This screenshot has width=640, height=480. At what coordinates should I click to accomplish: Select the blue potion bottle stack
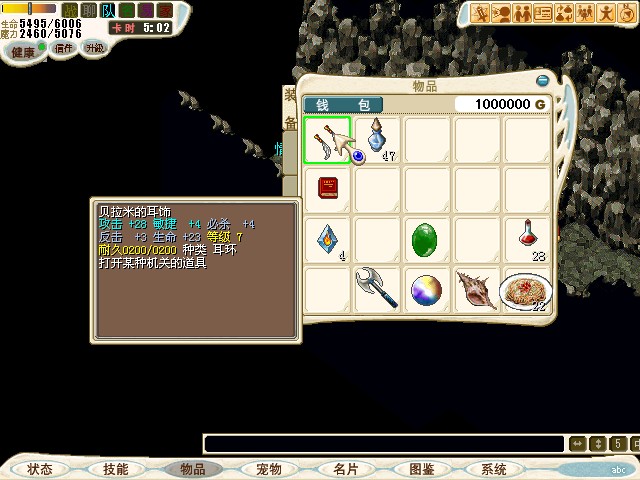pyautogui.click(x=377, y=140)
